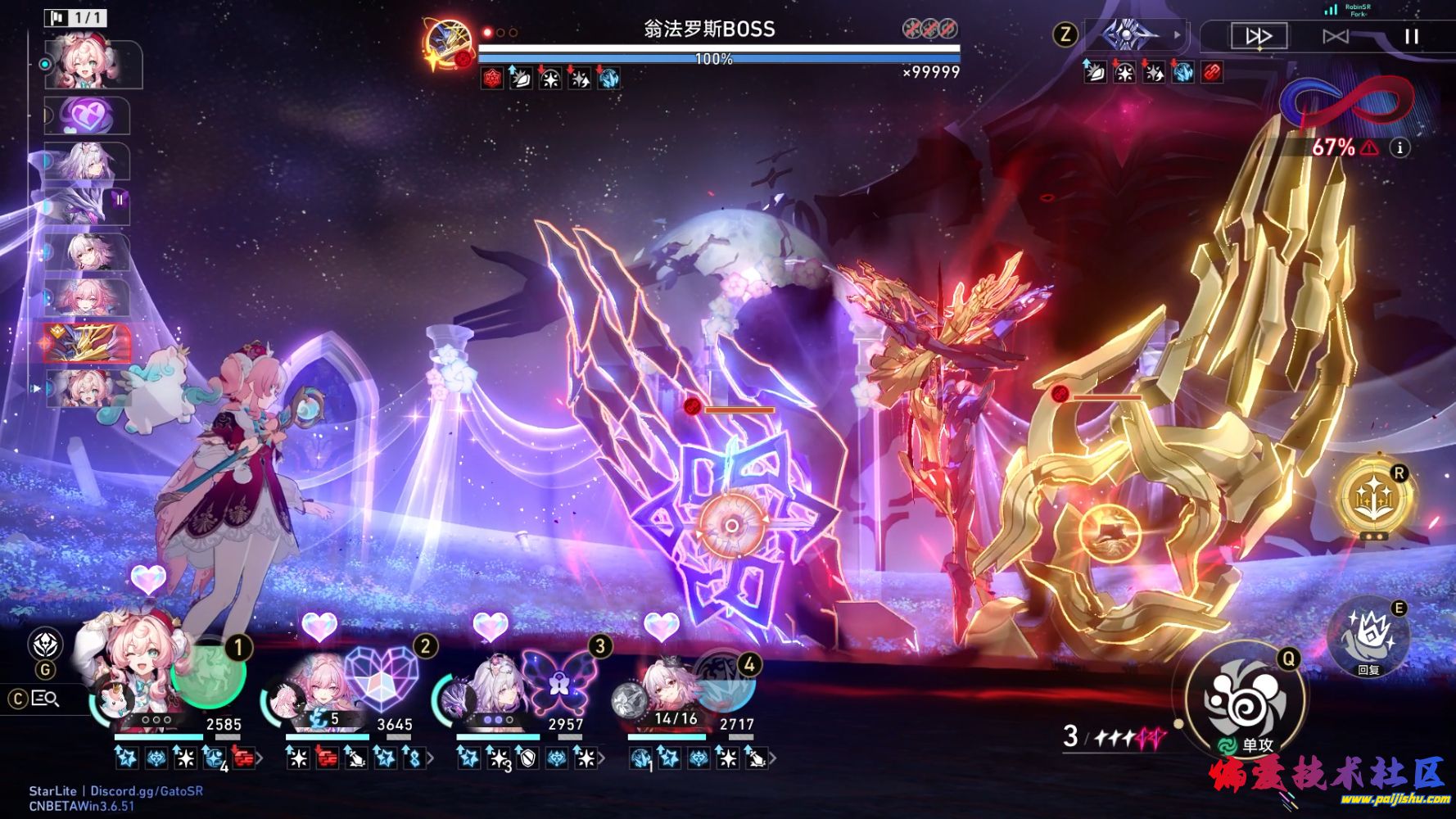This screenshot has height=819, width=1456.
Task: Trigger character three's butterfly ultimate
Action: tap(558, 681)
